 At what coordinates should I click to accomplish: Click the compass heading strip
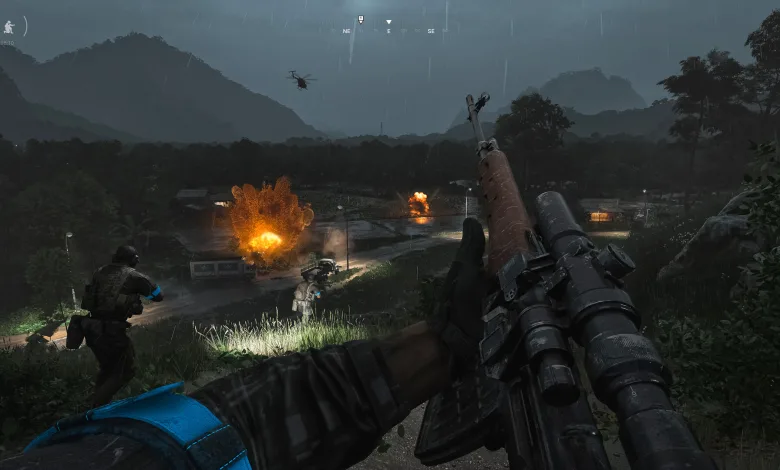389,30
